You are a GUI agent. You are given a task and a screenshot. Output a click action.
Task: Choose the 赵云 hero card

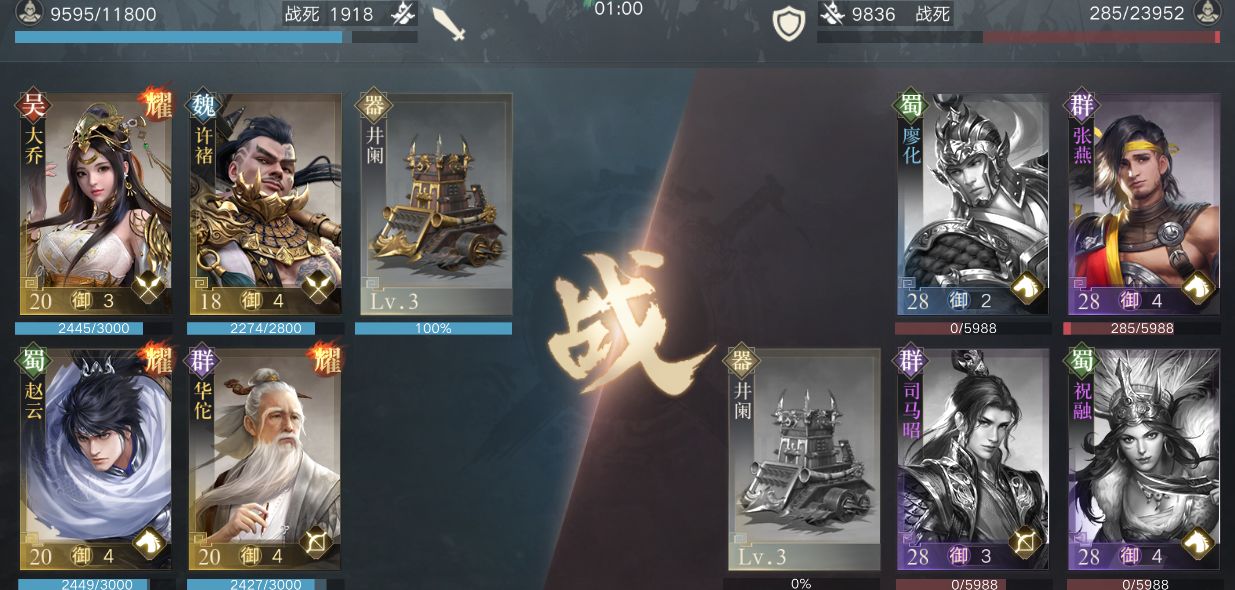(96, 458)
